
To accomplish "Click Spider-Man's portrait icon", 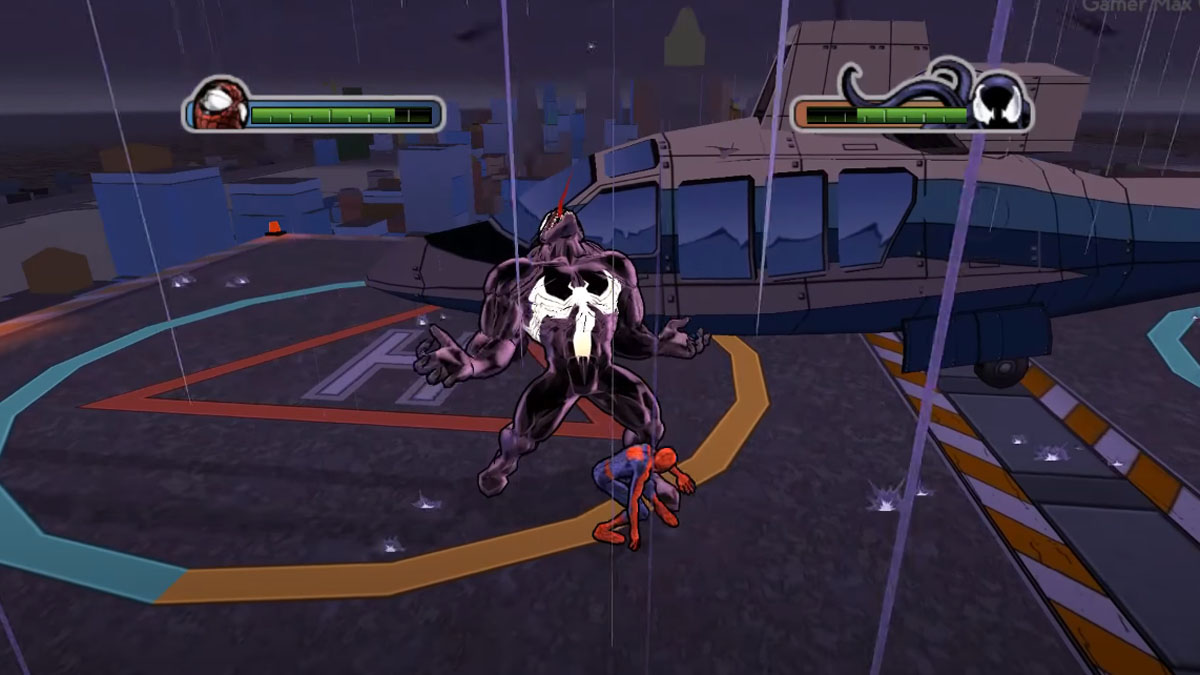I will click(213, 105).
